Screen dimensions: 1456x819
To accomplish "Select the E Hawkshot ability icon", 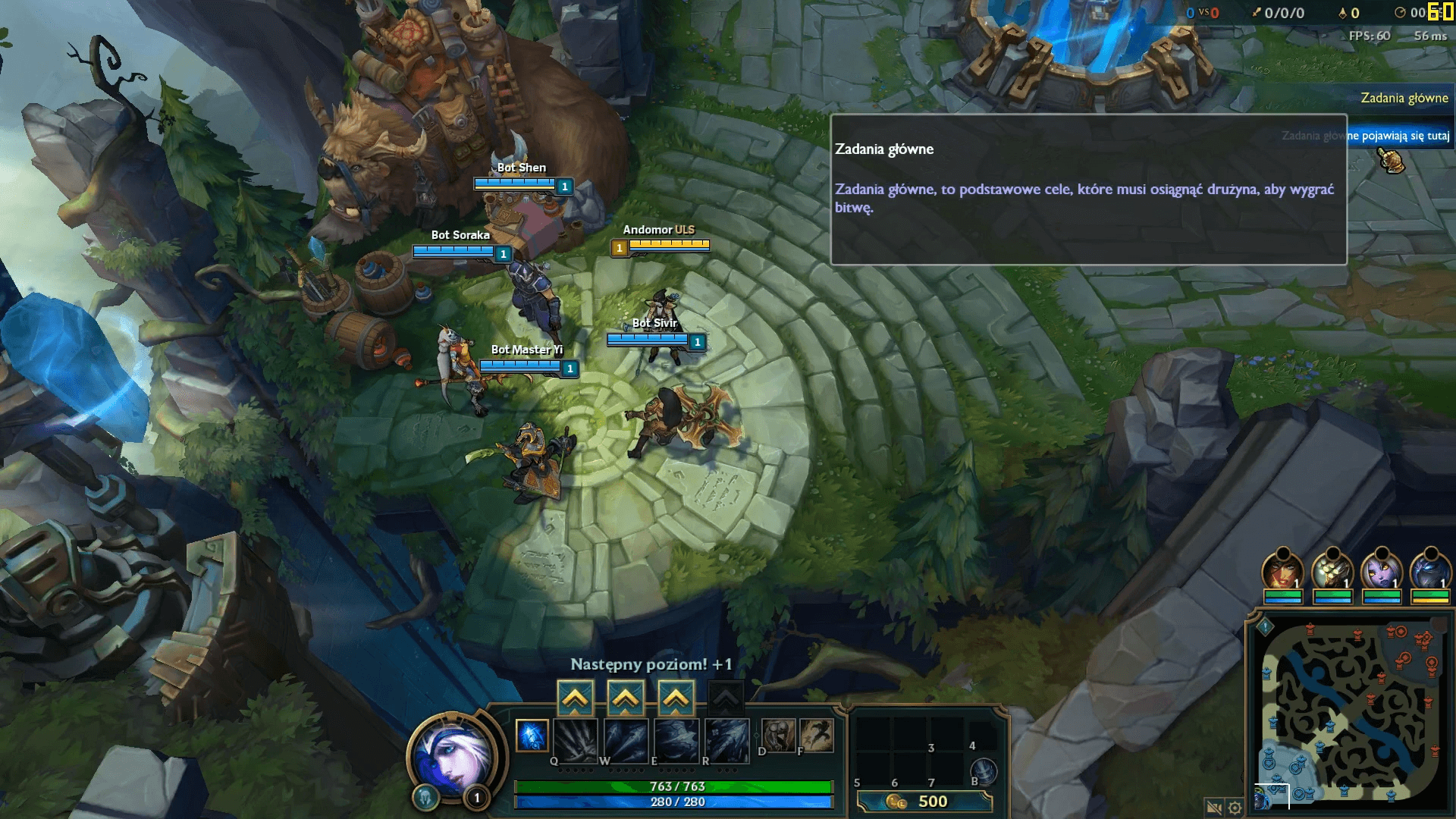I will (x=676, y=740).
